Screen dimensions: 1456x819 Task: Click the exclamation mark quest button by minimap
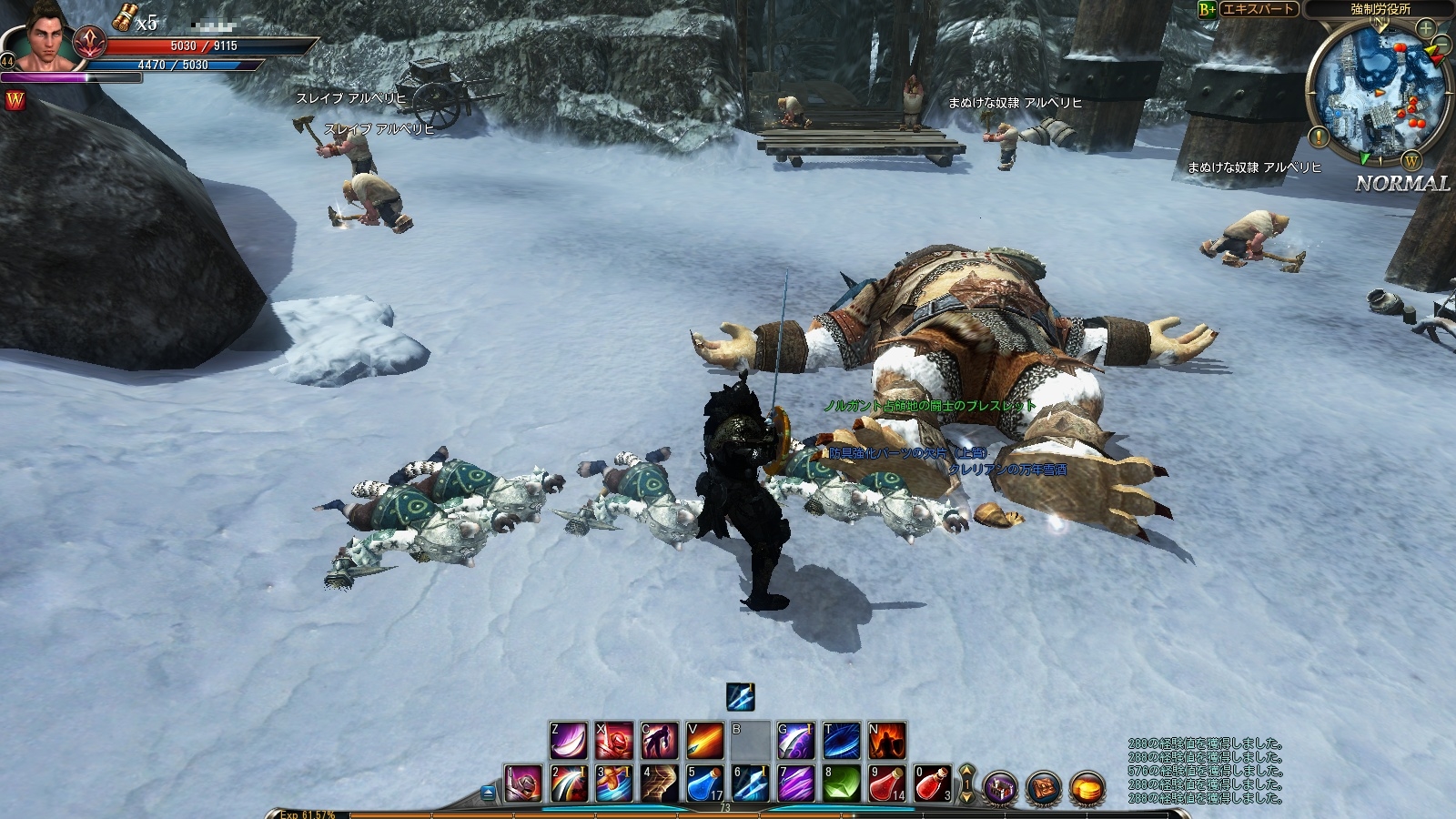coord(1319,138)
